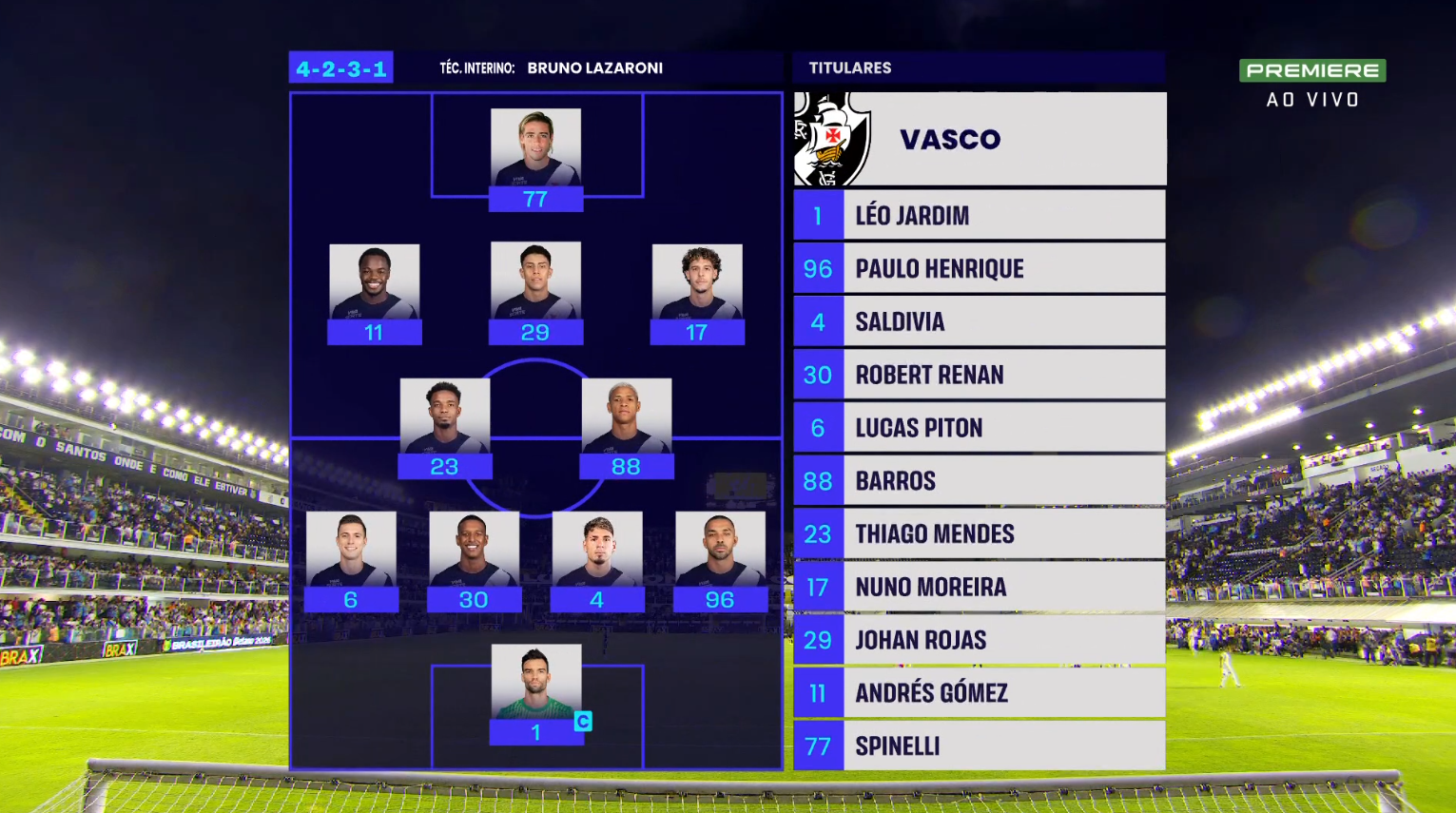Click the Nuno Moreira row
This screenshot has height=813, width=1456.
pyautogui.click(x=979, y=587)
